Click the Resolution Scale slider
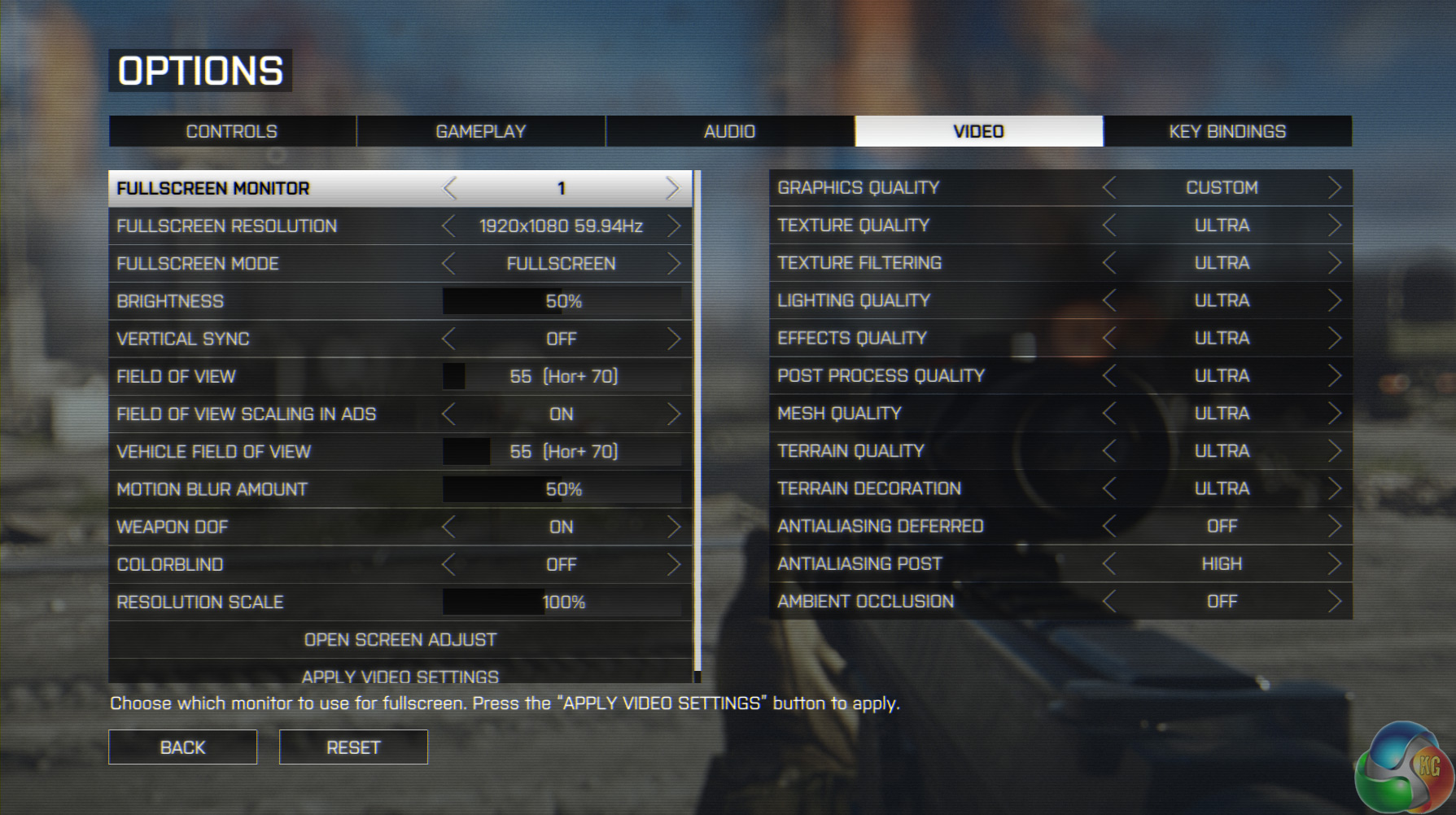 tap(562, 602)
